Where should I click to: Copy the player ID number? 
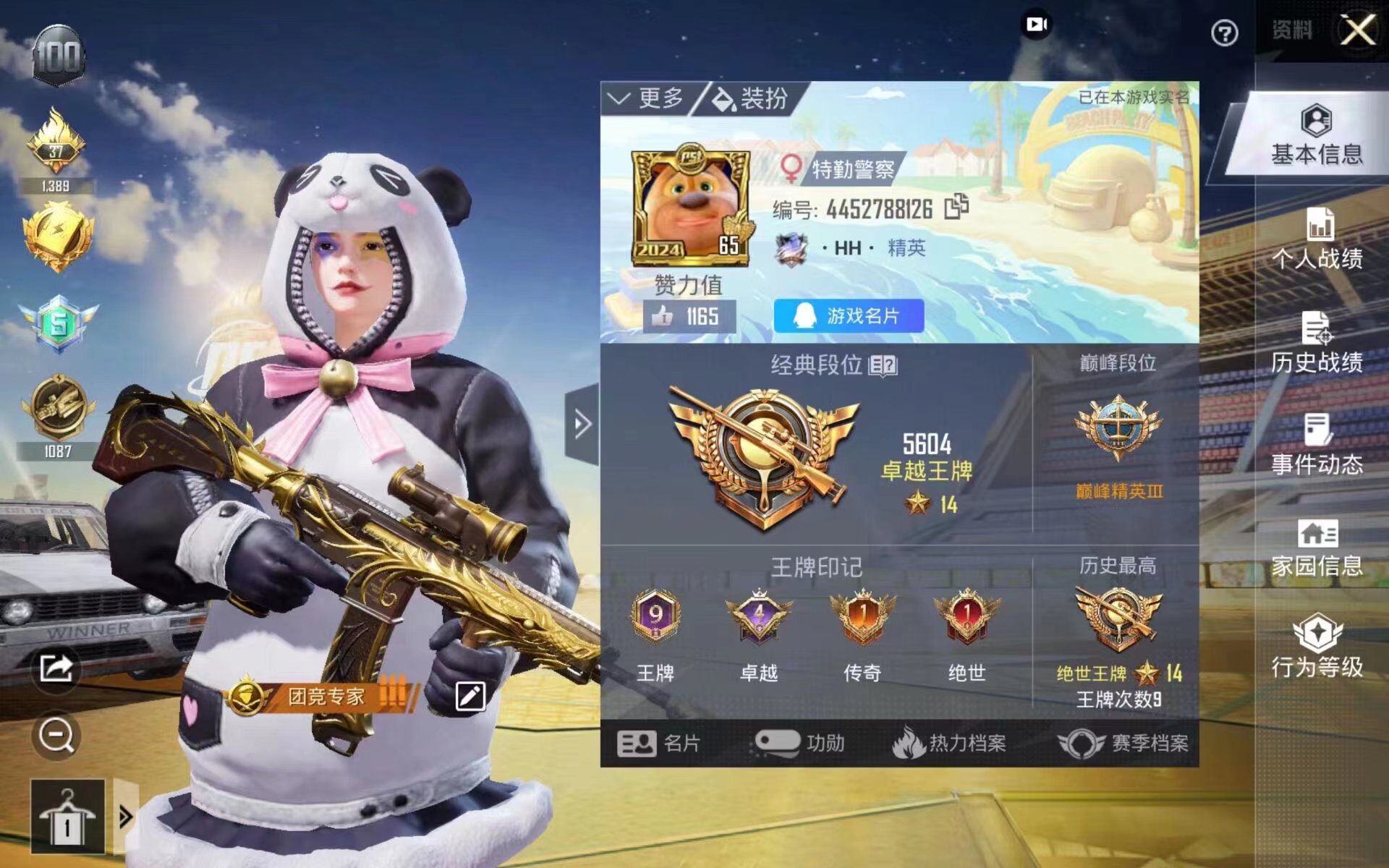point(956,208)
